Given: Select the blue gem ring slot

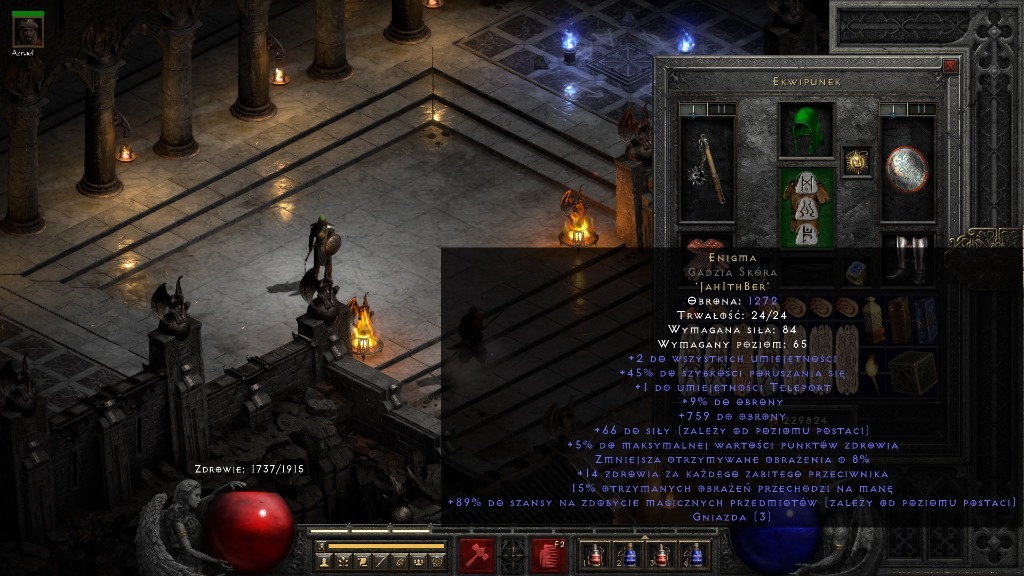Looking at the screenshot, I should pyautogui.click(x=856, y=270).
